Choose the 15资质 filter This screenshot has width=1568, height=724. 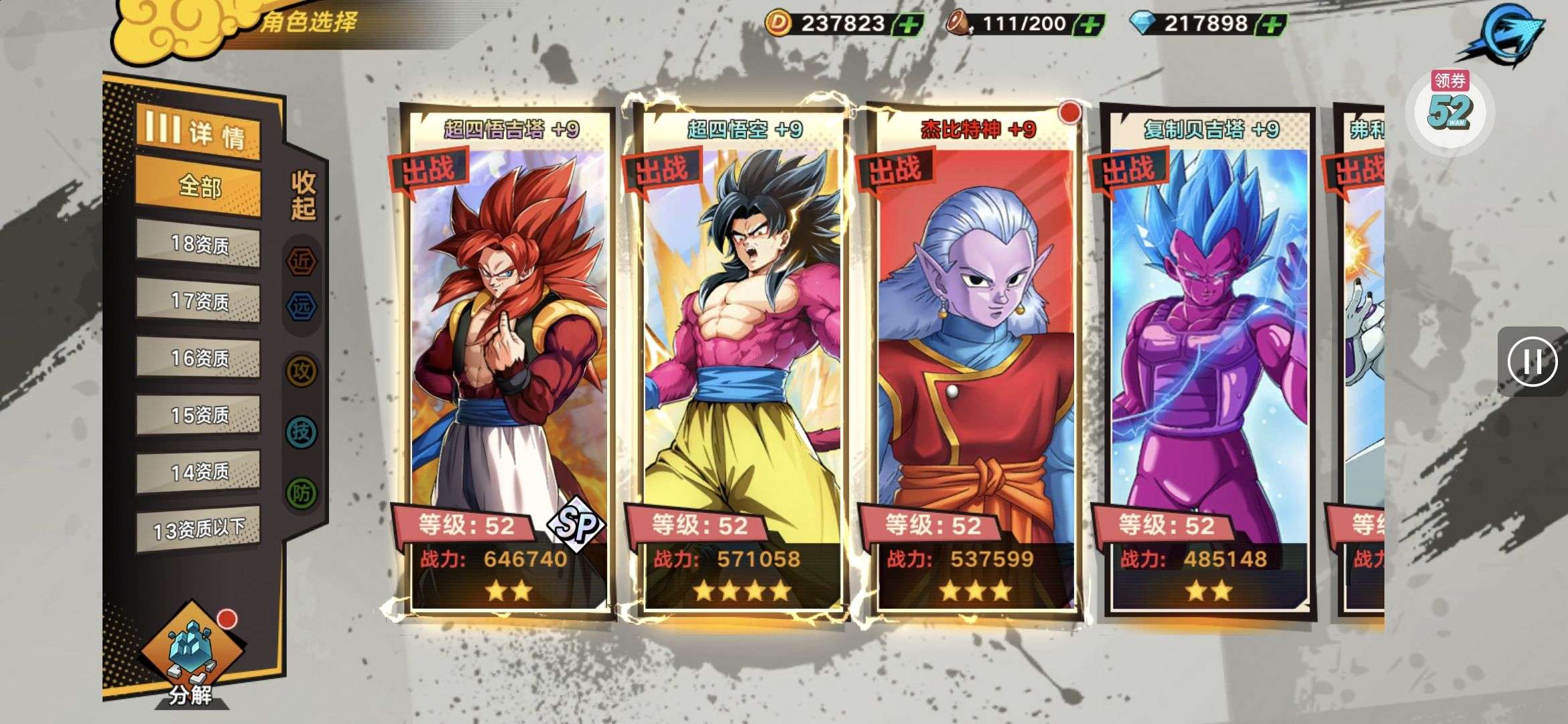(198, 415)
